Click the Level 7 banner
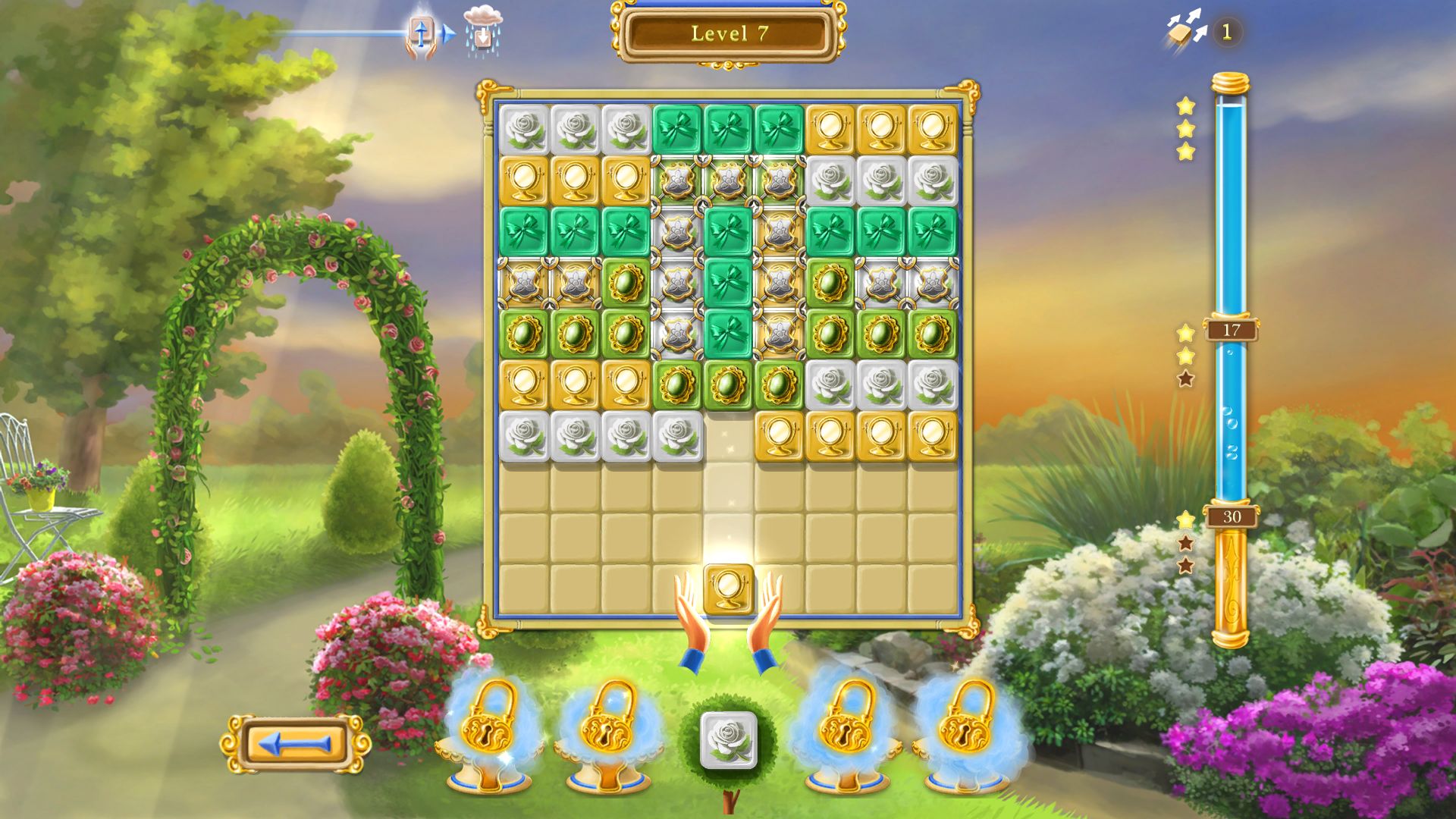 coord(726,34)
